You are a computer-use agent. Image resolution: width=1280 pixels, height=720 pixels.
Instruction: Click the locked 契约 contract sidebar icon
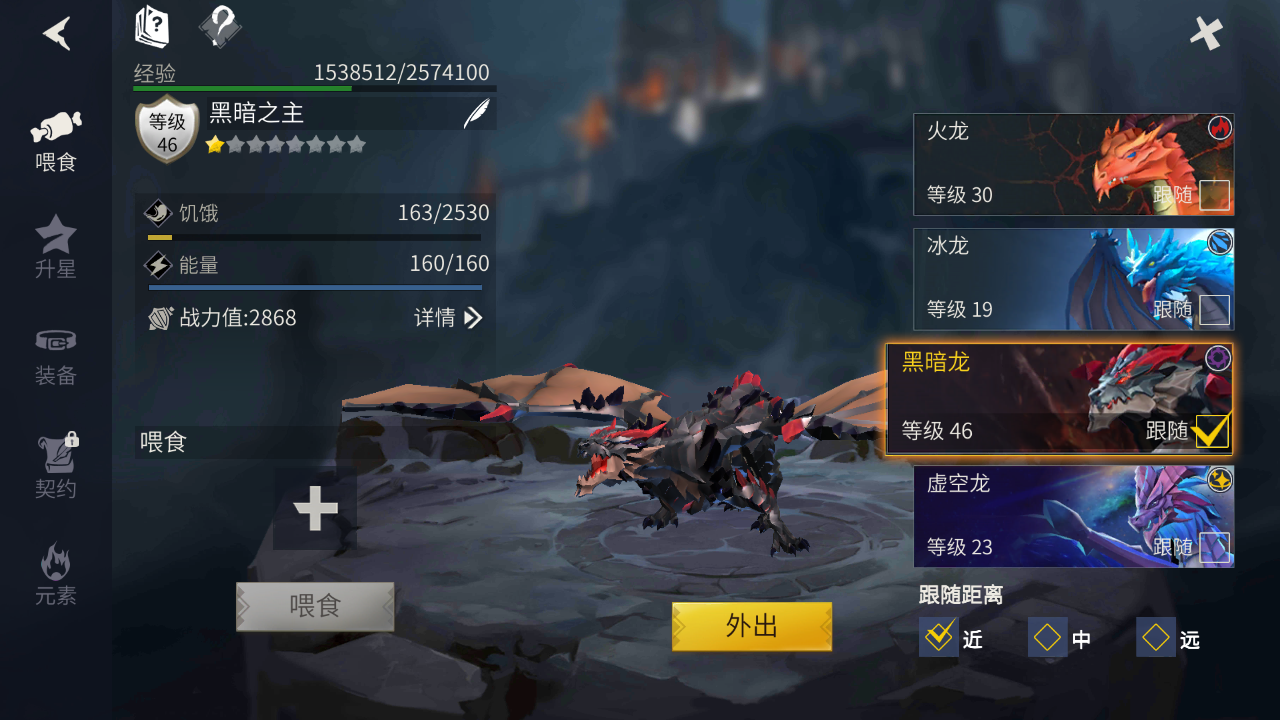[x=55, y=462]
